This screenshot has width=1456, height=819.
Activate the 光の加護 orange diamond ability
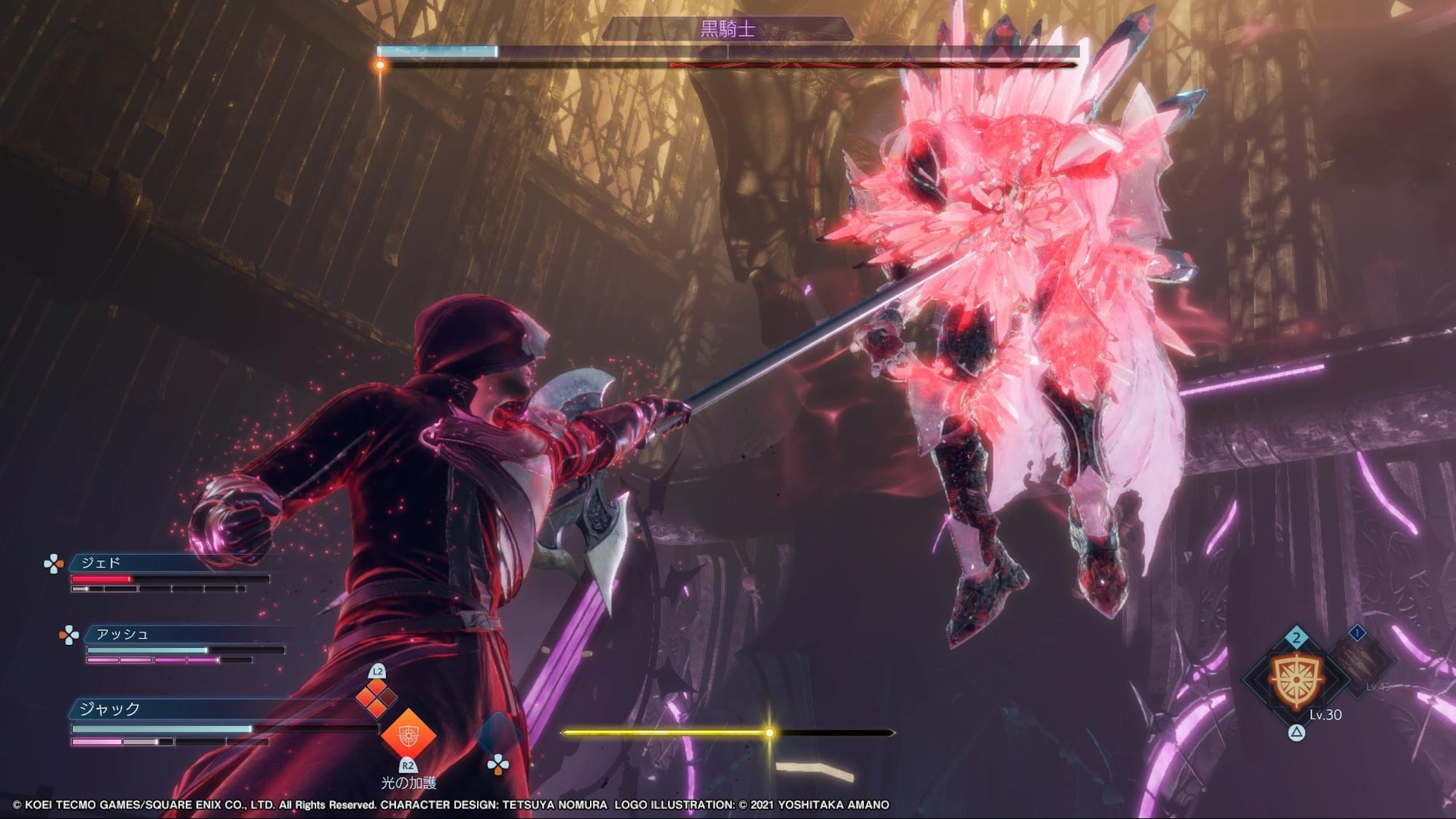[408, 735]
